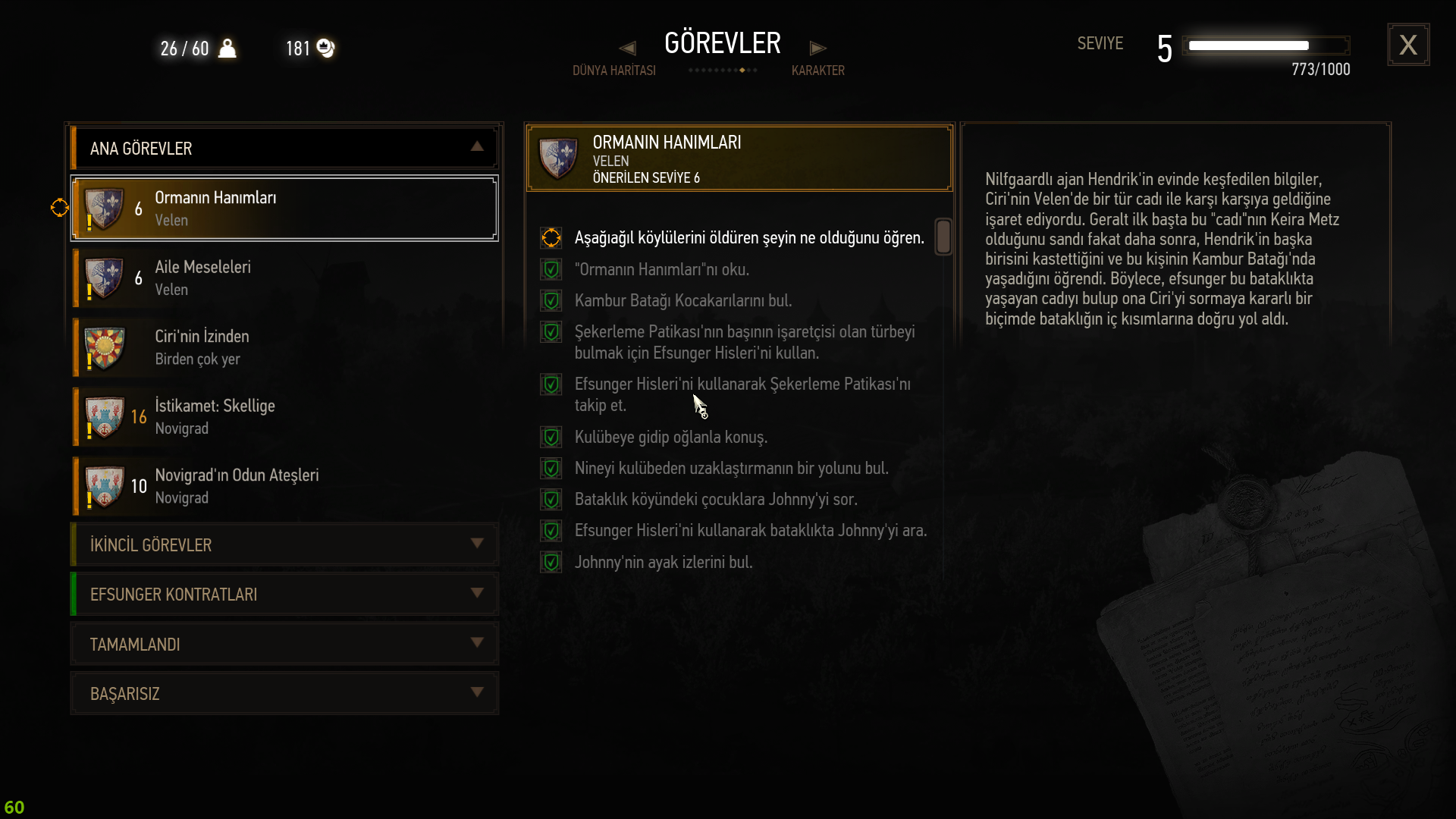Switch to the Karakter panel
Viewport: 1456px width, 819px height.
tap(817, 70)
